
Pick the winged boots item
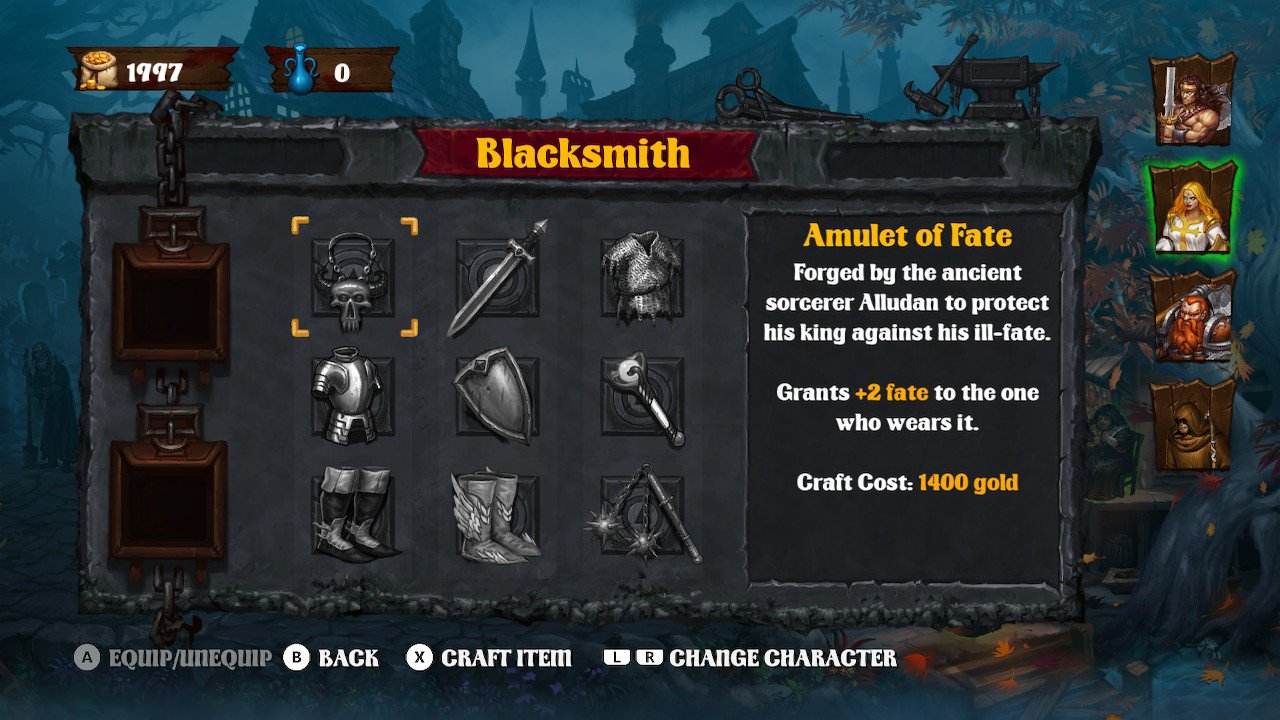(x=497, y=517)
